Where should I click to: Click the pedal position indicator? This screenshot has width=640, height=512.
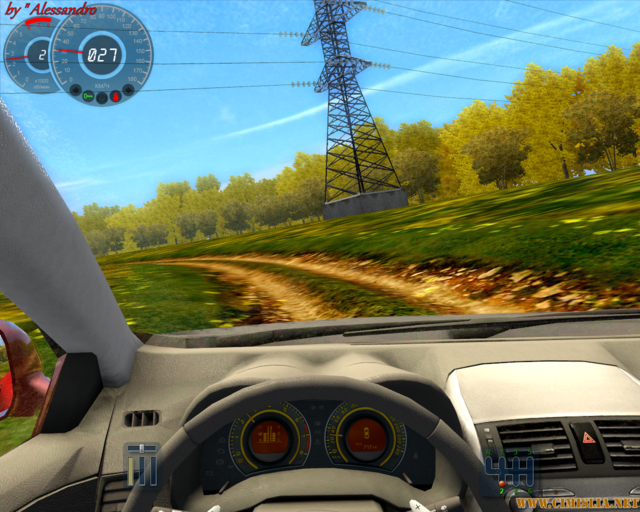click(x=142, y=464)
